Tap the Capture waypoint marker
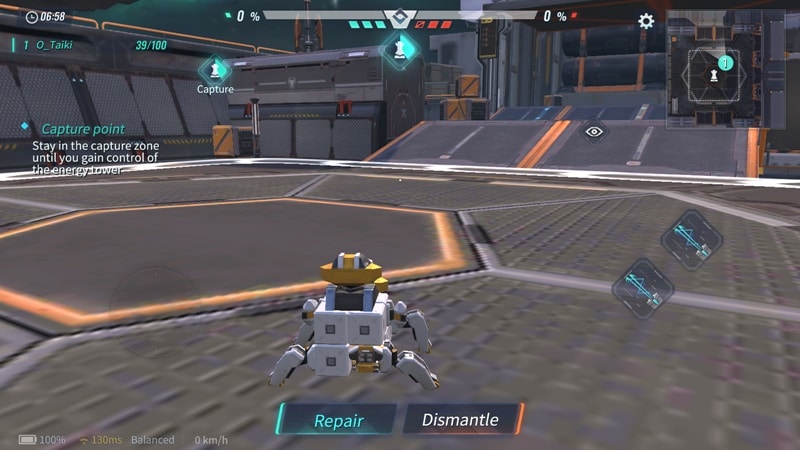Screen dimensions: 800x450 215,71
